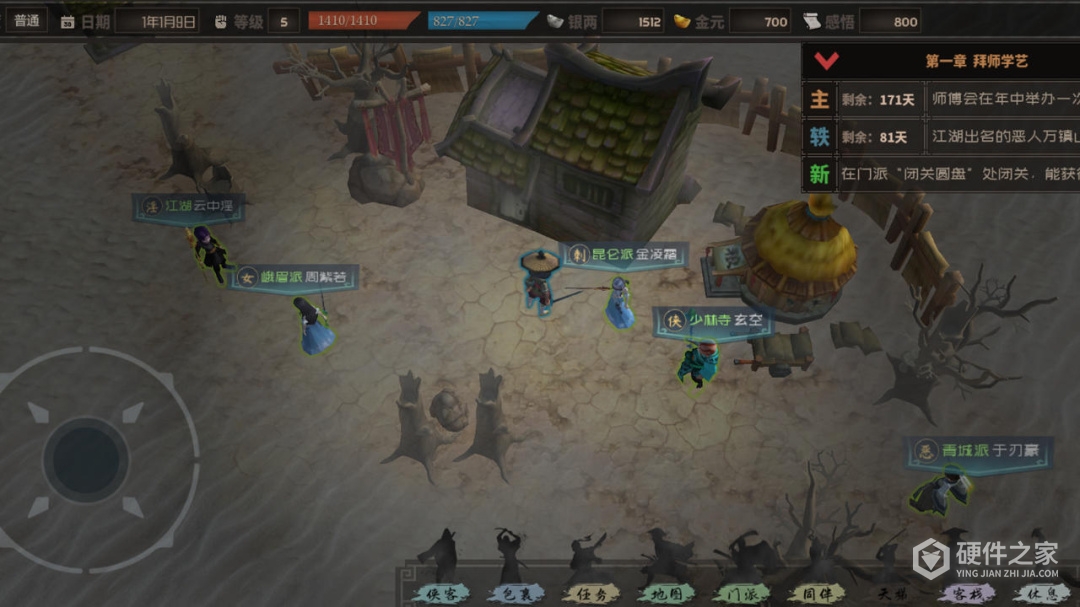Viewport: 1080px width, 607px height.
Task: Select the 轶 side quest entry
Action: coord(820,137)
